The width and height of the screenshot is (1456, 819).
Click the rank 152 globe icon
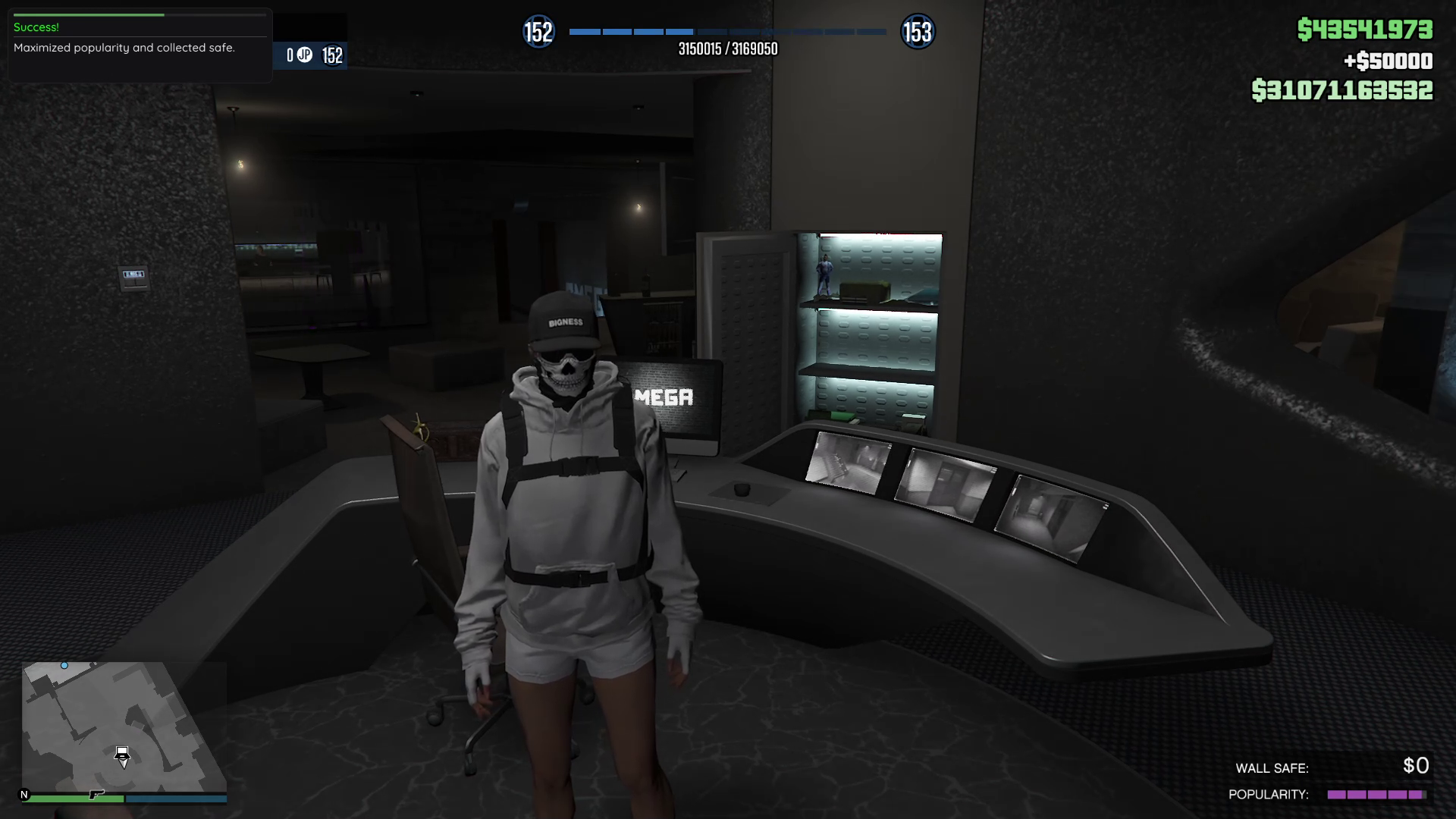tap(538, 32)
